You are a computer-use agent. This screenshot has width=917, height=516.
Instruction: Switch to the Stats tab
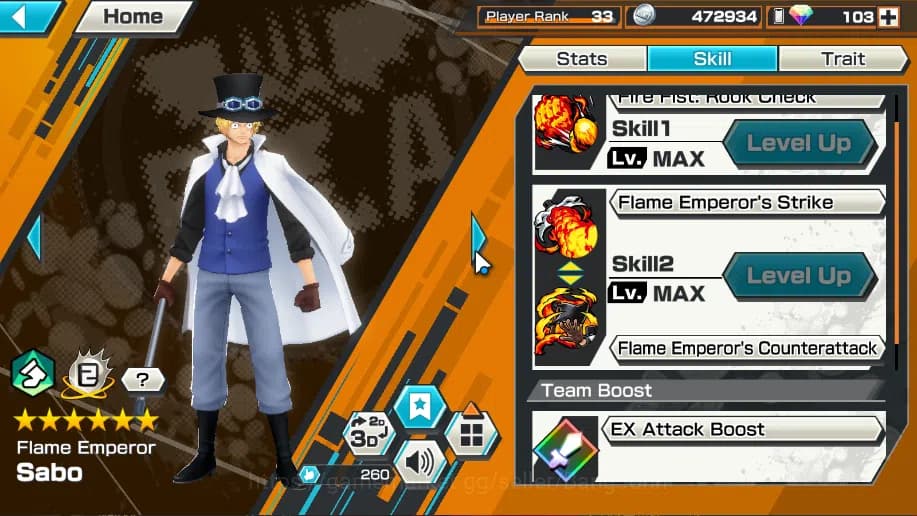(582, 59)
